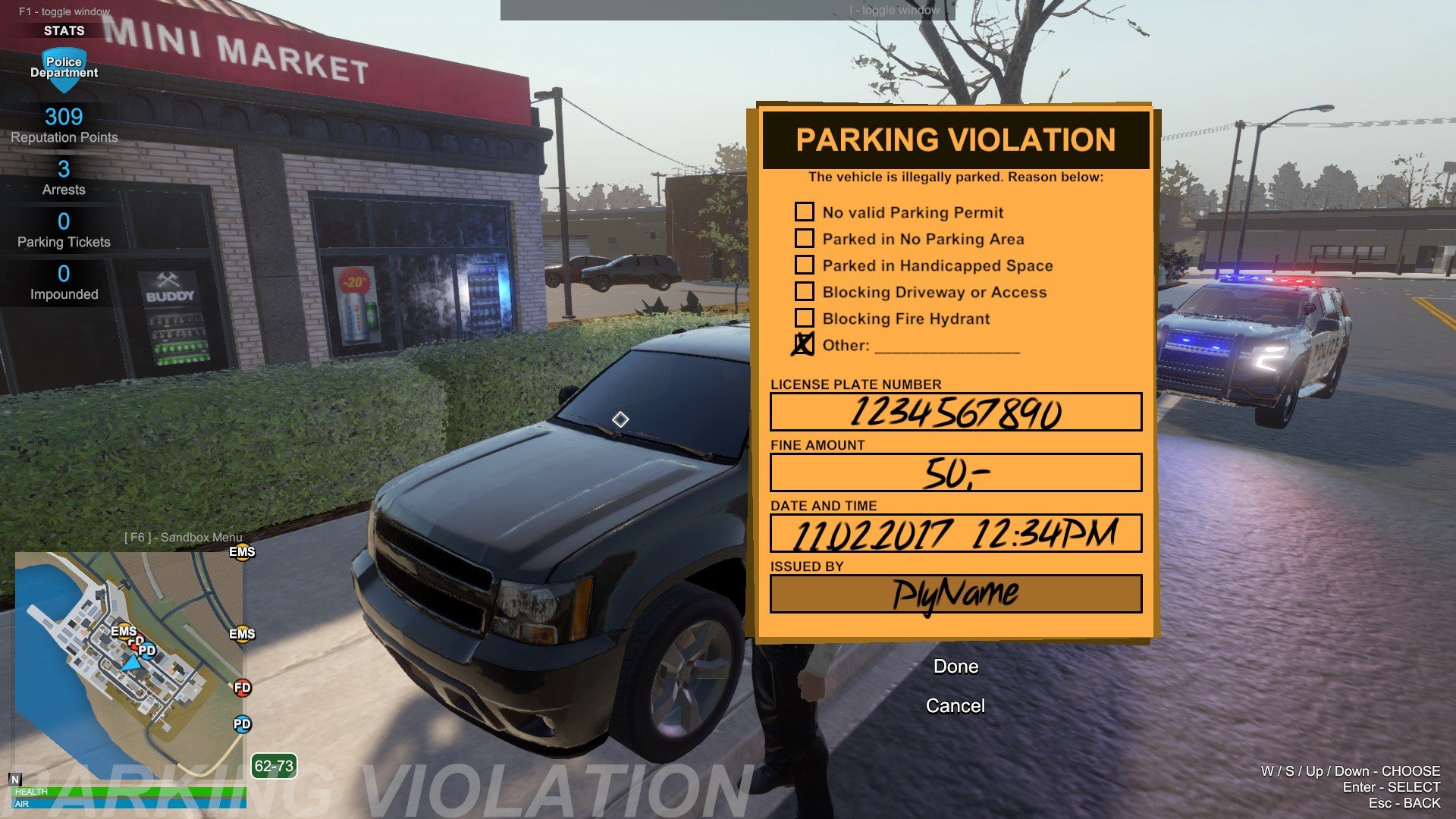Viewport: 1456px width, 819px height.
Task: Change the fine amount field
Action: [955, 472]
